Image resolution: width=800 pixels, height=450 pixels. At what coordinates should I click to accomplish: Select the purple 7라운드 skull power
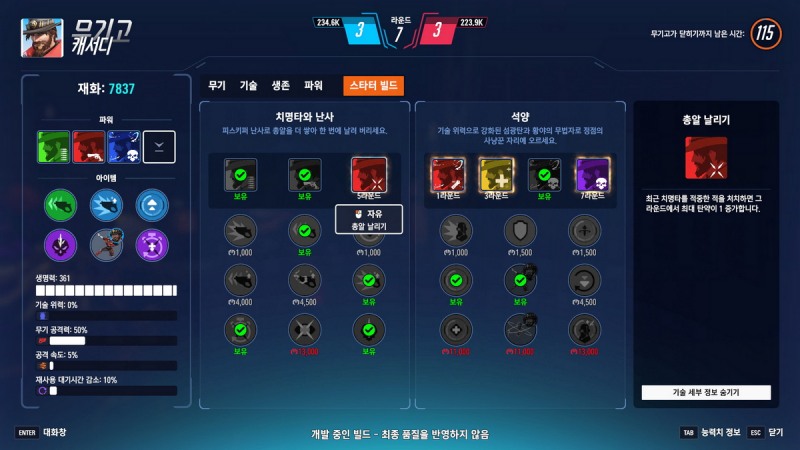(593, 175)
